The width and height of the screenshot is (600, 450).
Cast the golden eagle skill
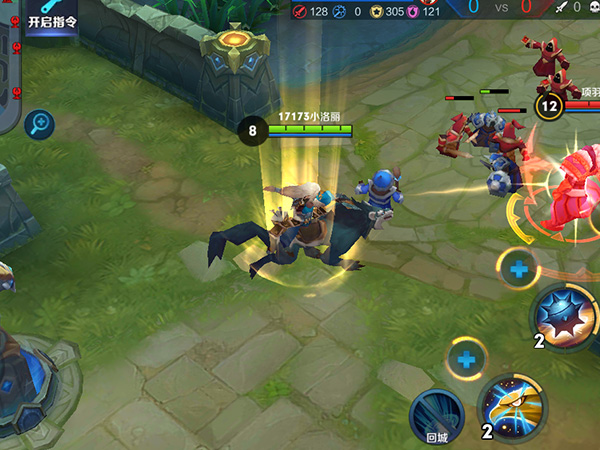point(514,408)
